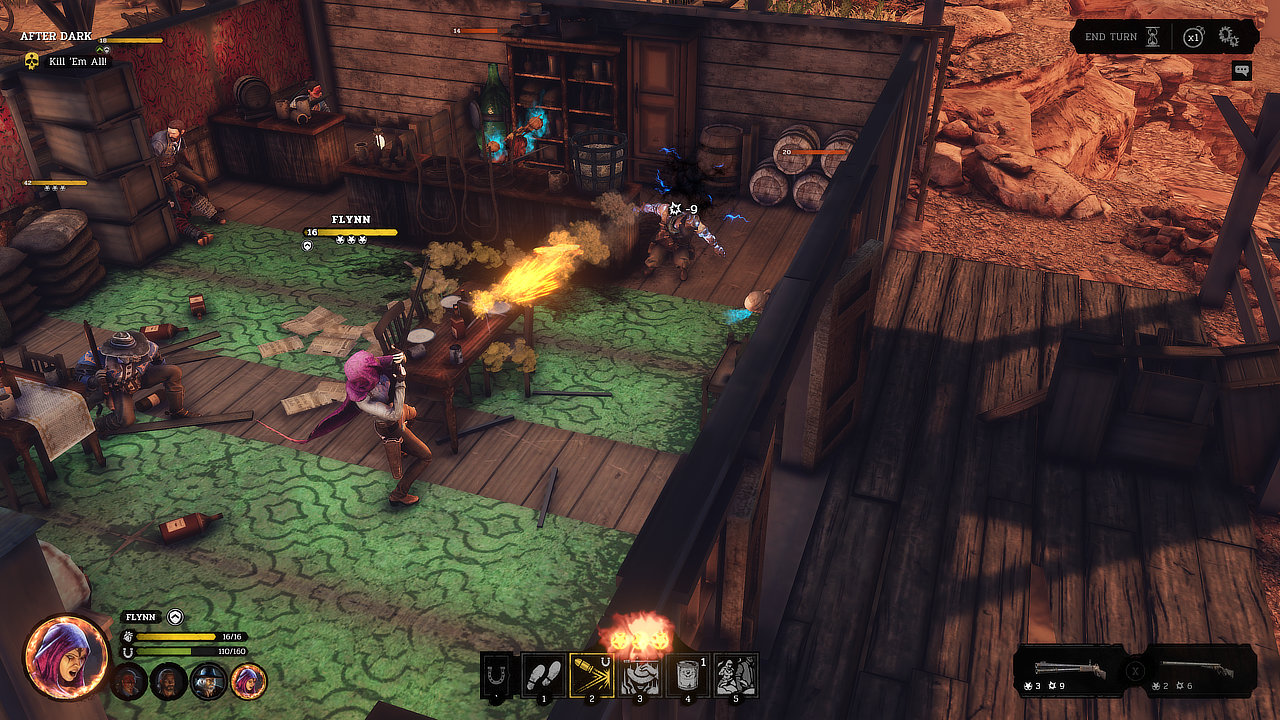Click the horseshoe luck slot on the hotbar
This screenshot has width=1280, height=720.
tap(495, 676)
